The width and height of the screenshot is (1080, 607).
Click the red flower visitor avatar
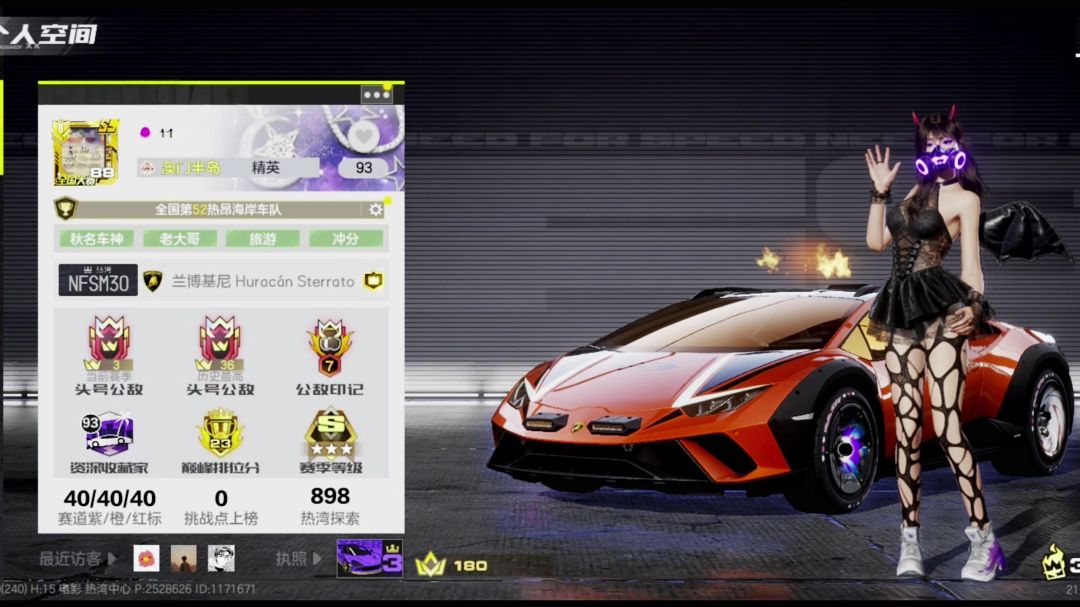[146, 558]
